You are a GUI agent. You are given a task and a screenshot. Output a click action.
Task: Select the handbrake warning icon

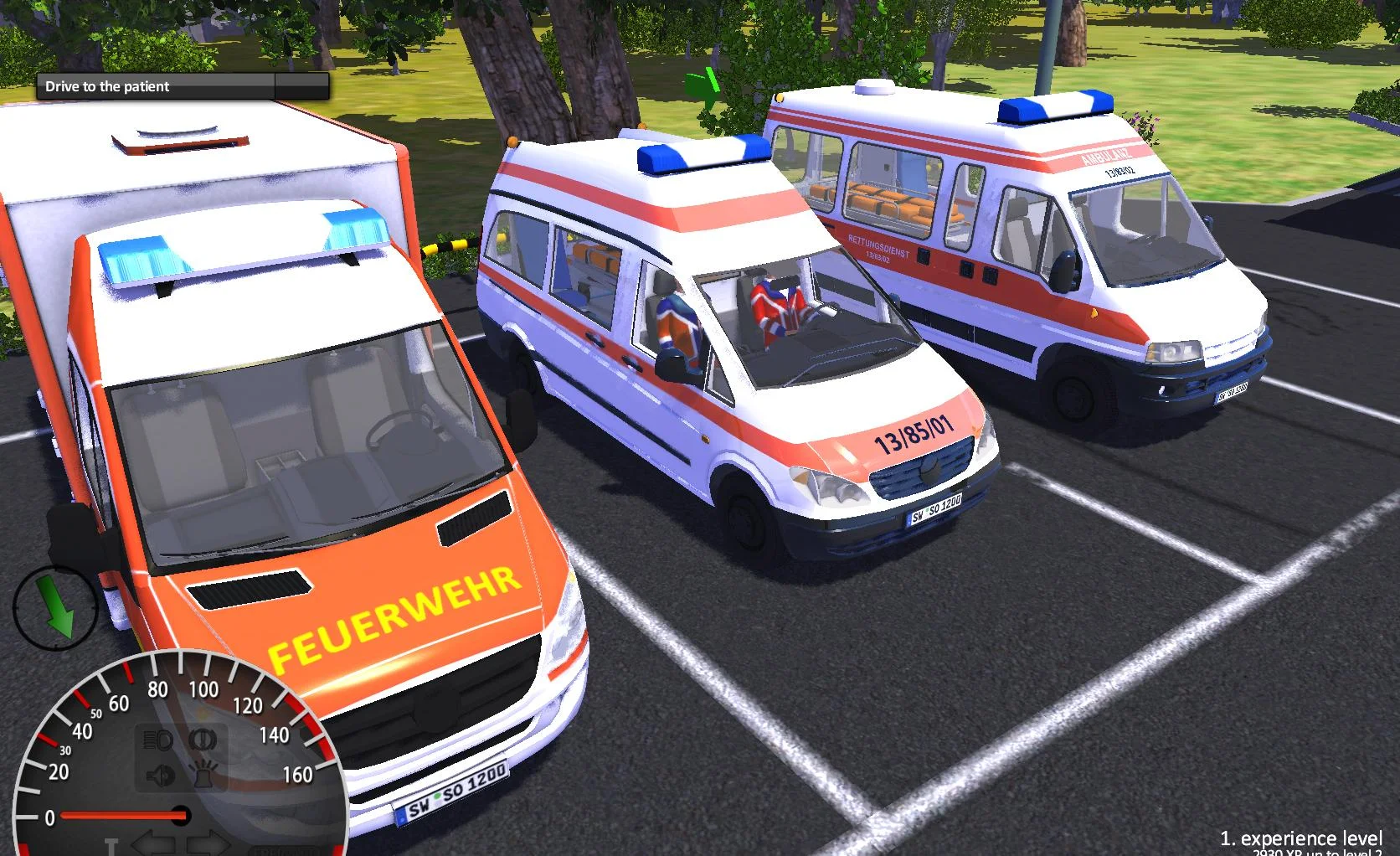[203, 740]
